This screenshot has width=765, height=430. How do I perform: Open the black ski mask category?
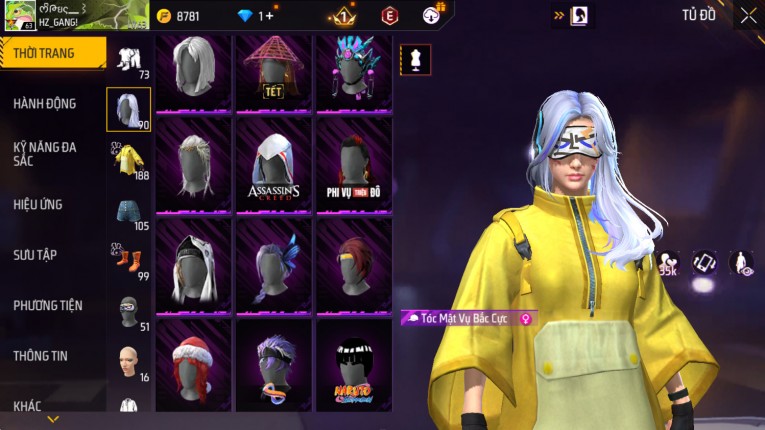point(129,310)
